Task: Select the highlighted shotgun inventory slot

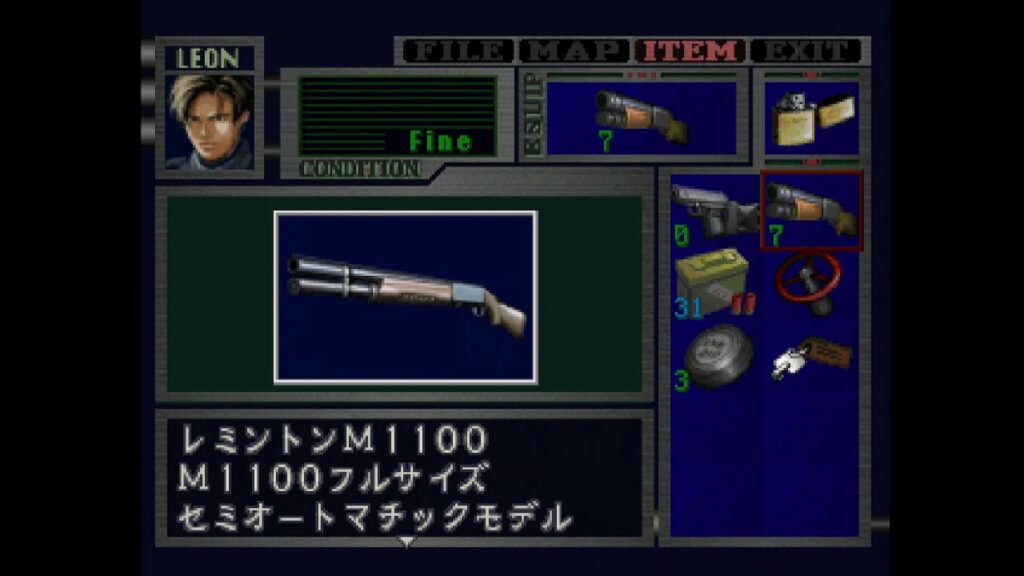Action: 811,211
